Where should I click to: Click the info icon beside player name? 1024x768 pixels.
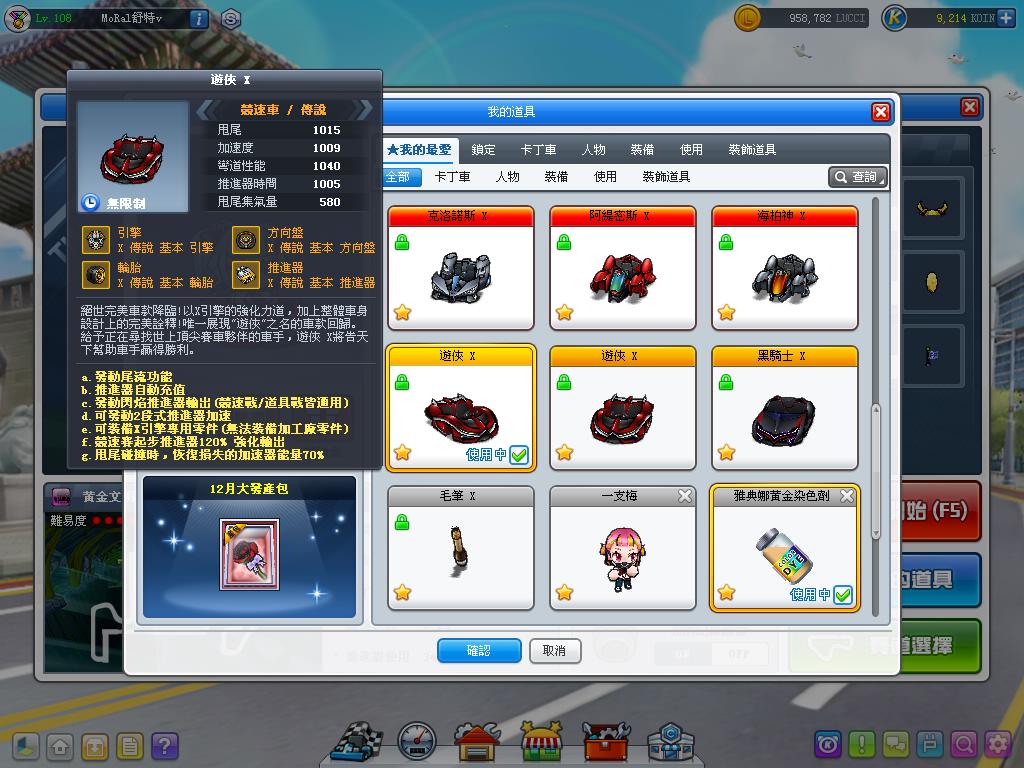(x=198, y=18)
